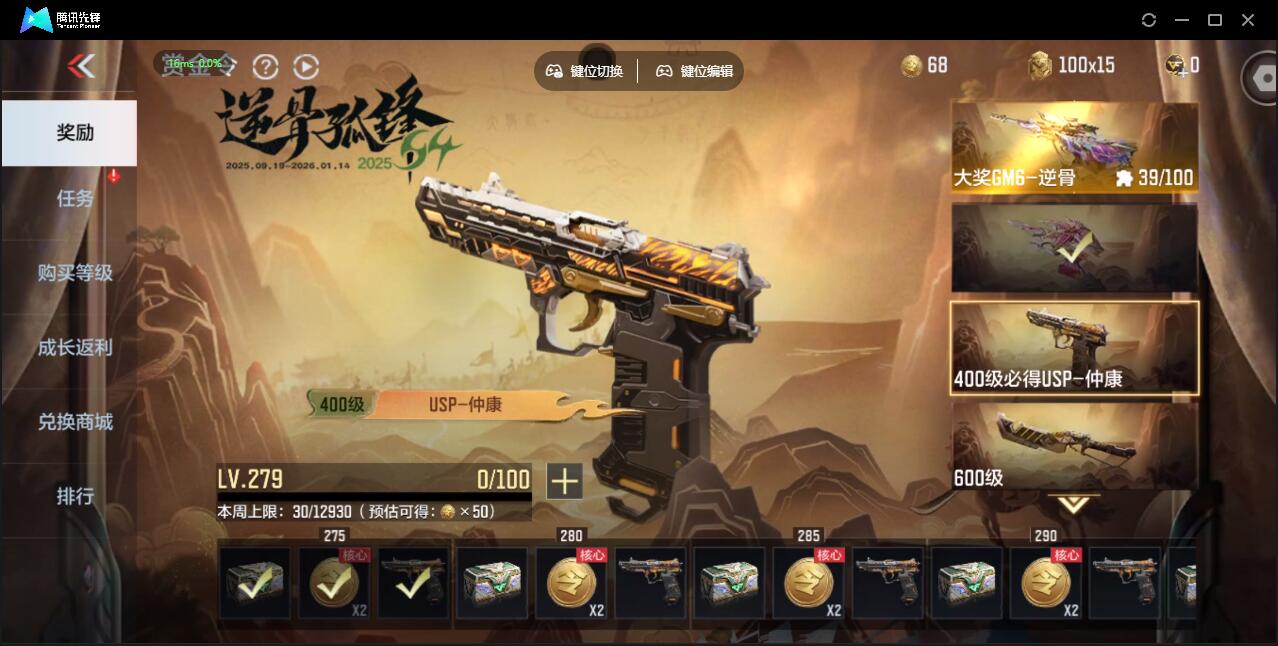Viewport: 1278px width, 646px height.
Task: Click the plus button to buy levels
Action: (x=564, y=481)
